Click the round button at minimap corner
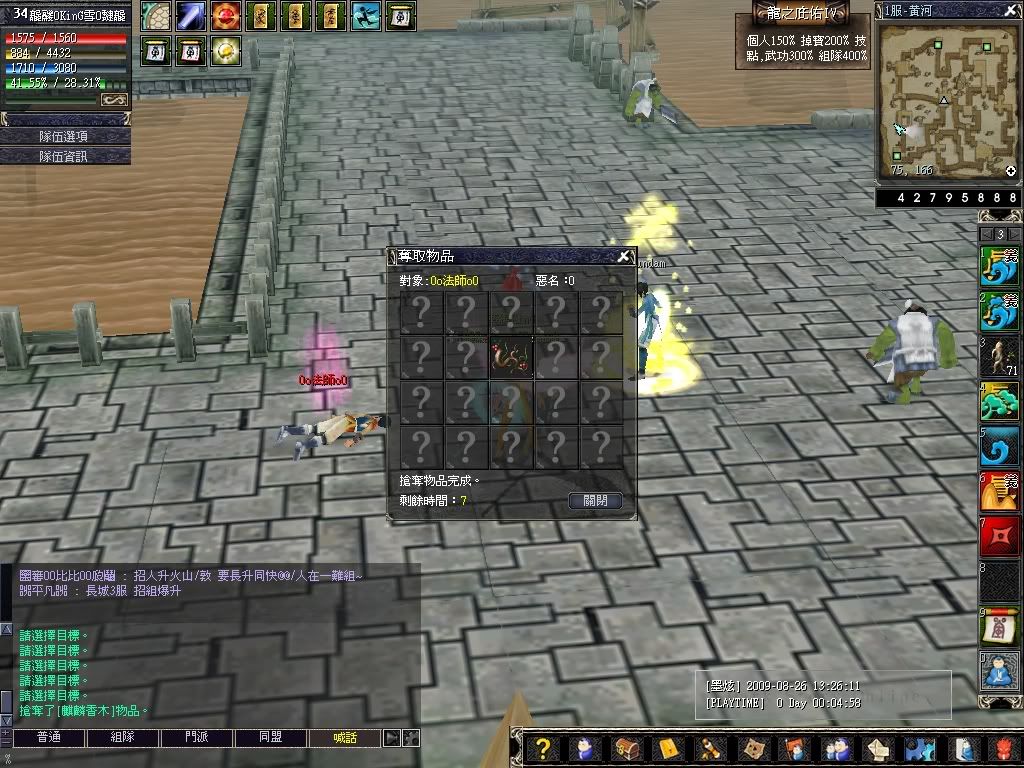Image resolution: width=1024 pixels, height=768 pixels. (x=1011, y=171)
